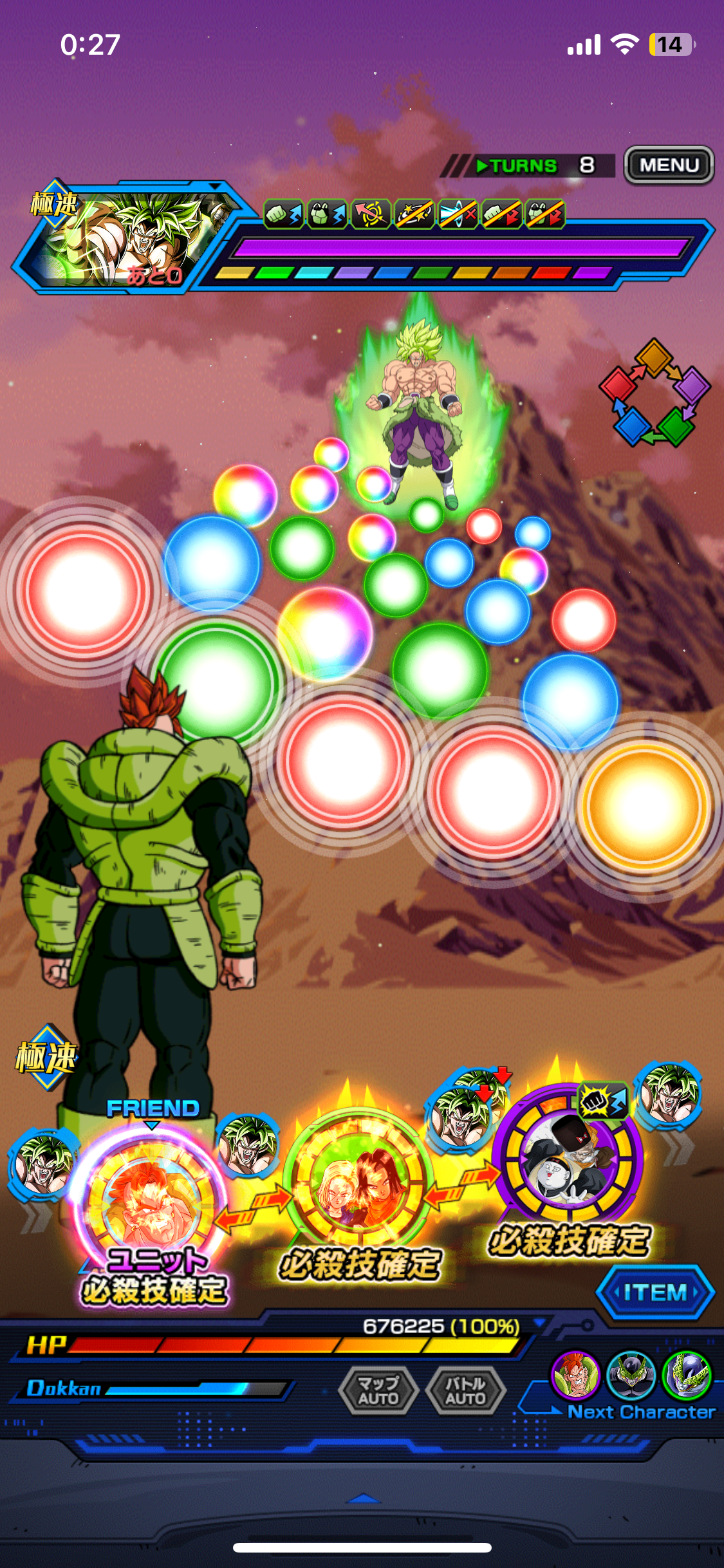Toggle the Battle AUTO button
This screenshot has width=724, height=1568.
[x=465, y=1390]
